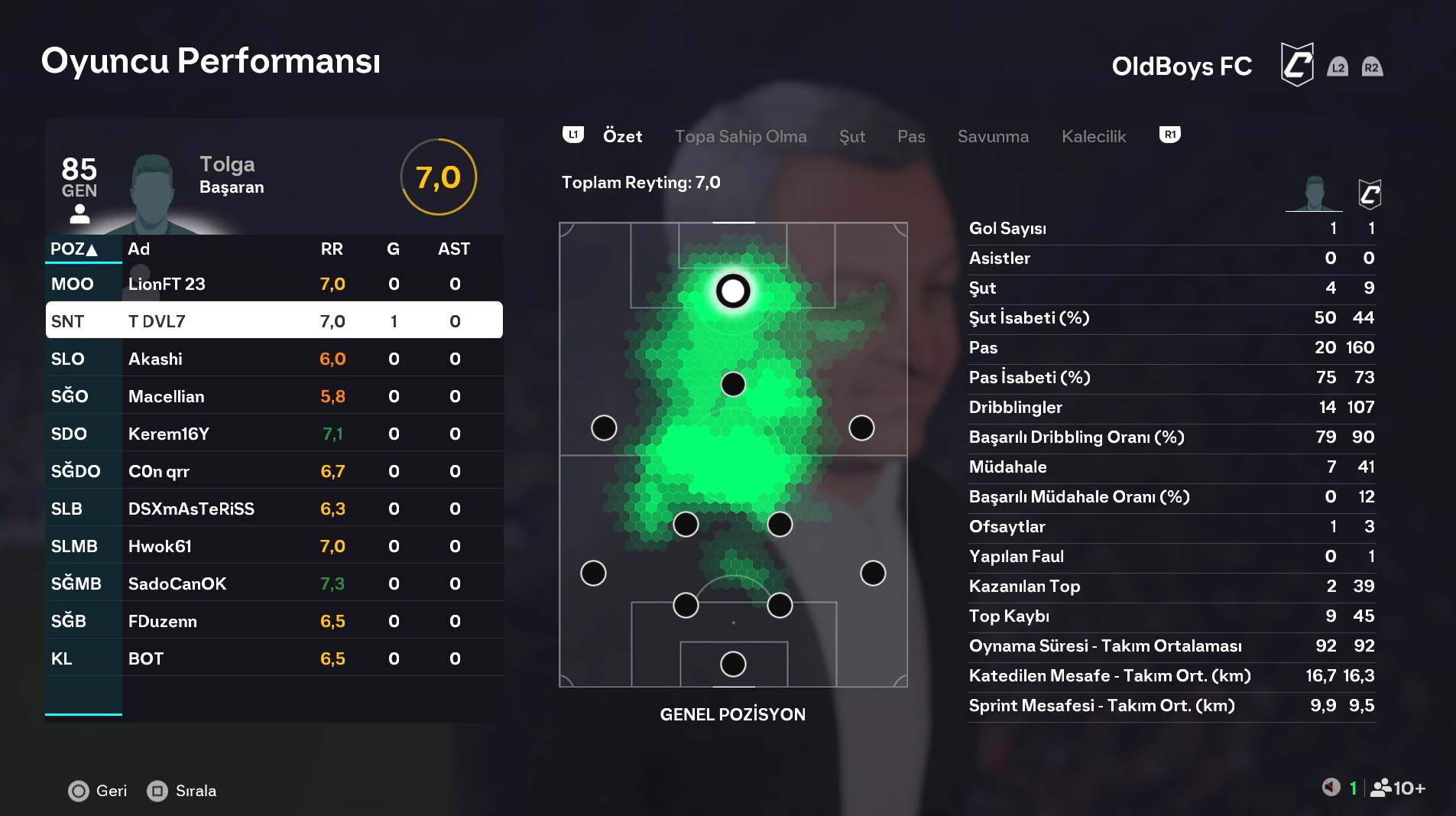Select Kerem16Y player row
This screenshot has width=1456, height=816.
click(x=274, y=434)
